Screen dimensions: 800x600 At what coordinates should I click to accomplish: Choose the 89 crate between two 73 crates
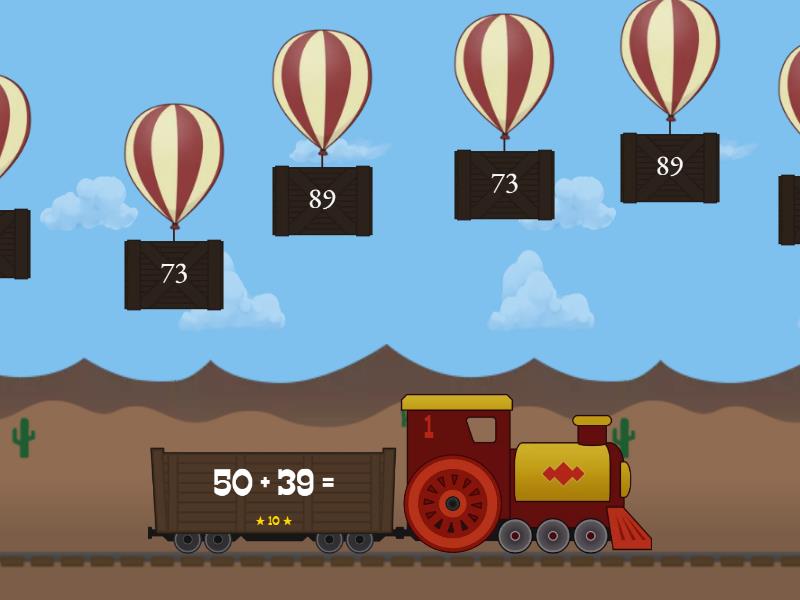[322, 200]
